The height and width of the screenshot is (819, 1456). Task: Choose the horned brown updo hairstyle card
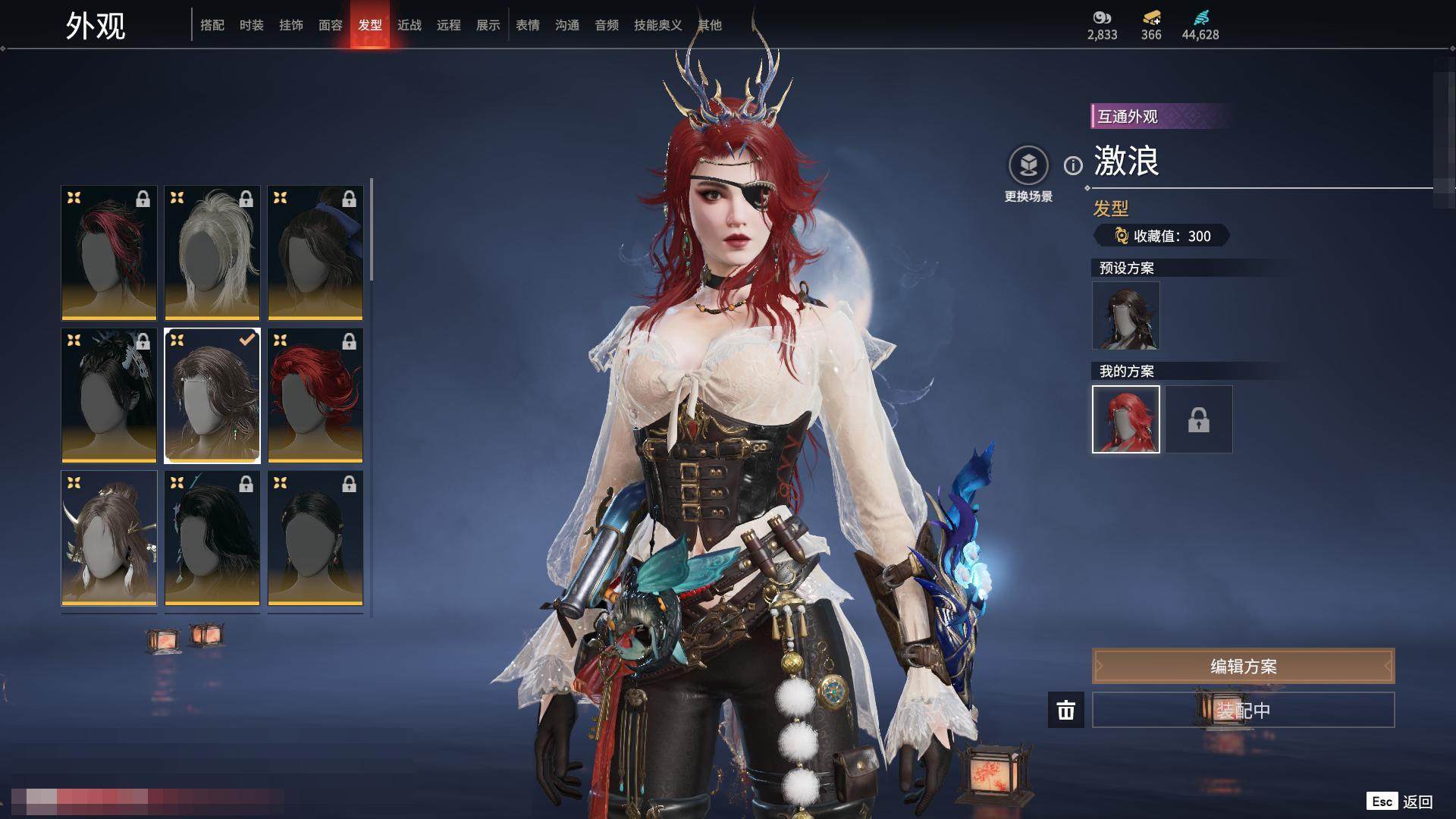[x=109, y=538]
